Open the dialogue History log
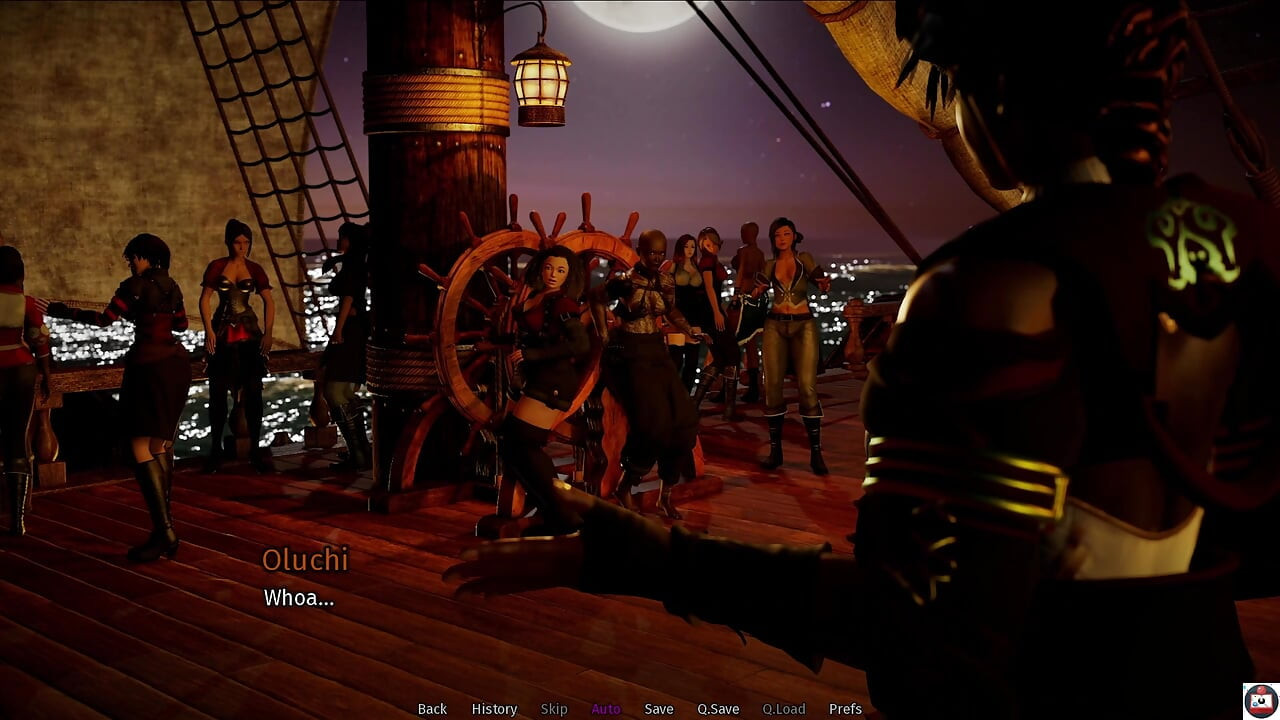 494,709
